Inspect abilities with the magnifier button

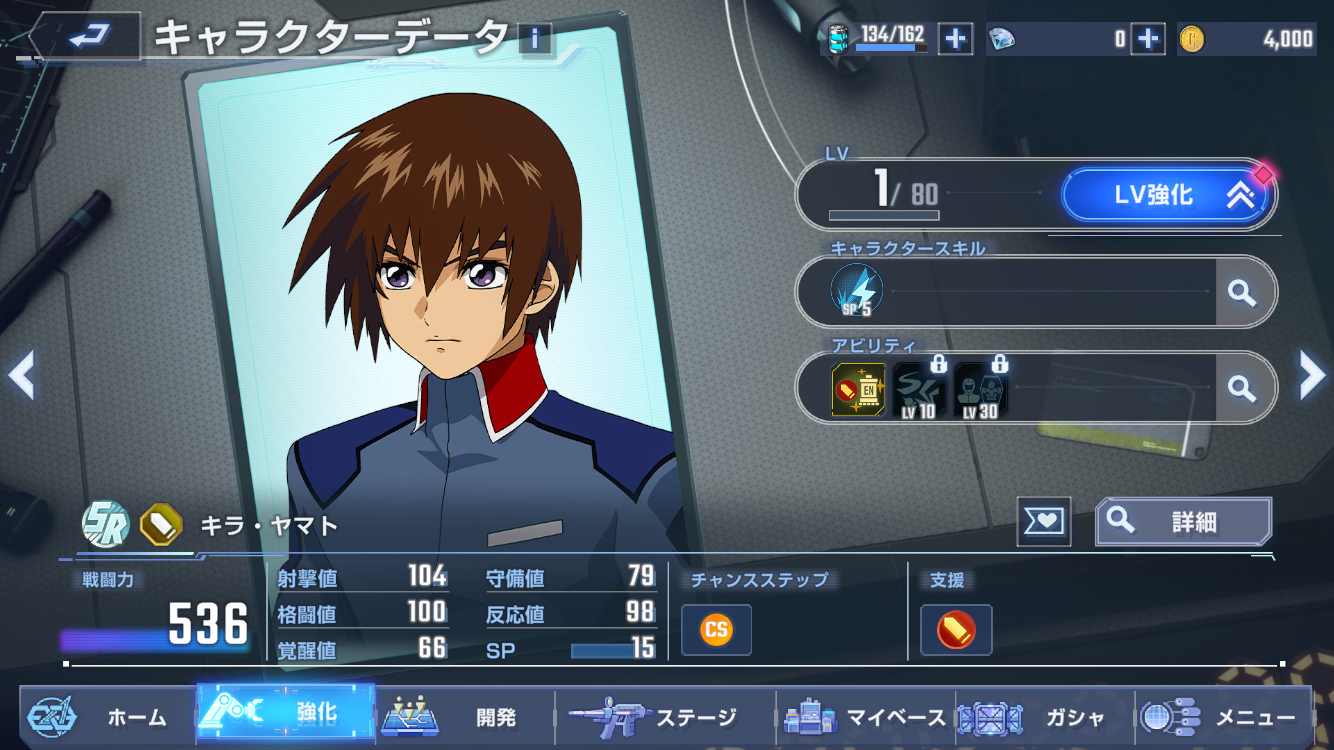coord(1242,388)
